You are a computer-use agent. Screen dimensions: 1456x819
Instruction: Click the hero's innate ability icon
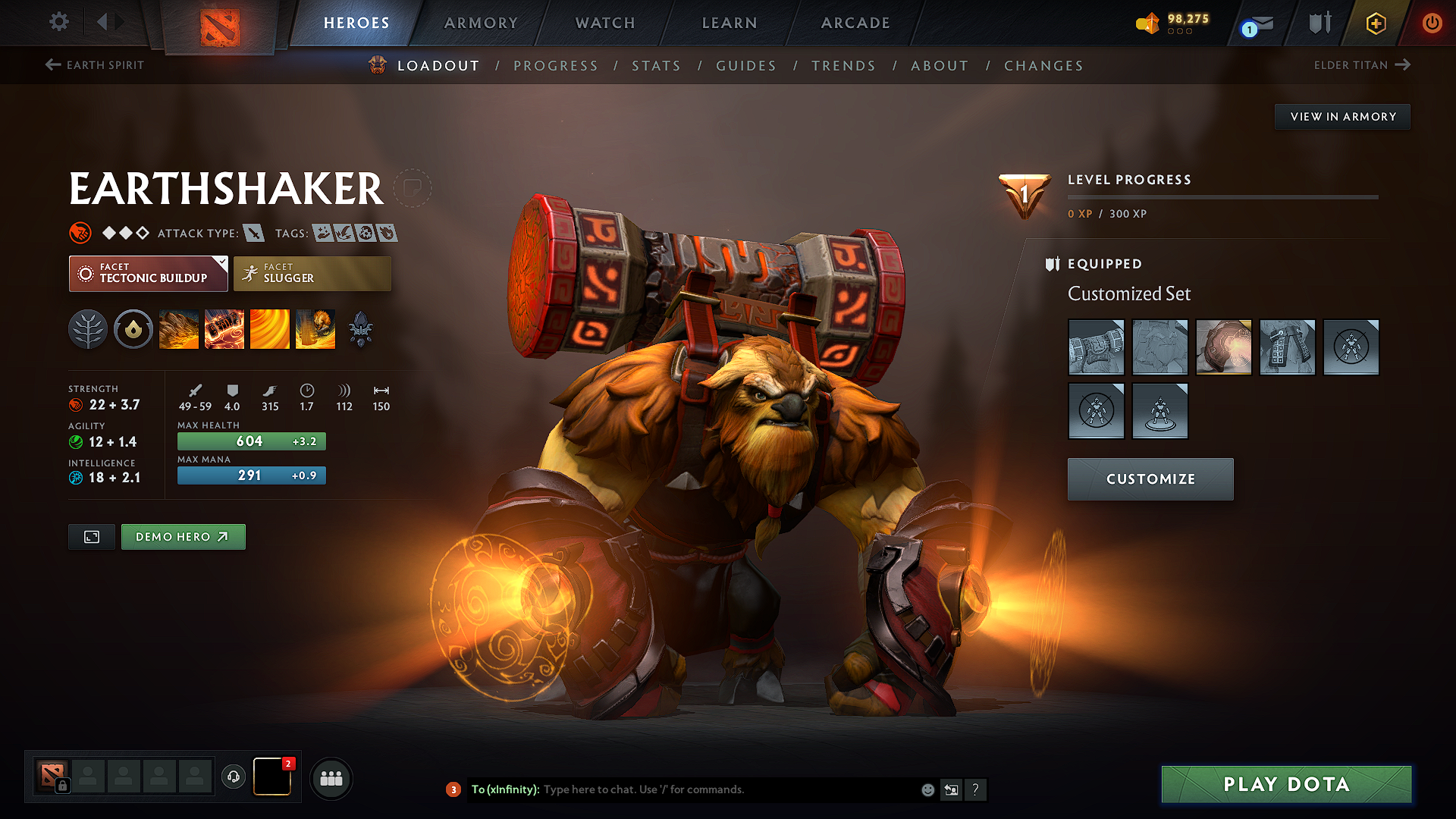[x=133, y=329]
